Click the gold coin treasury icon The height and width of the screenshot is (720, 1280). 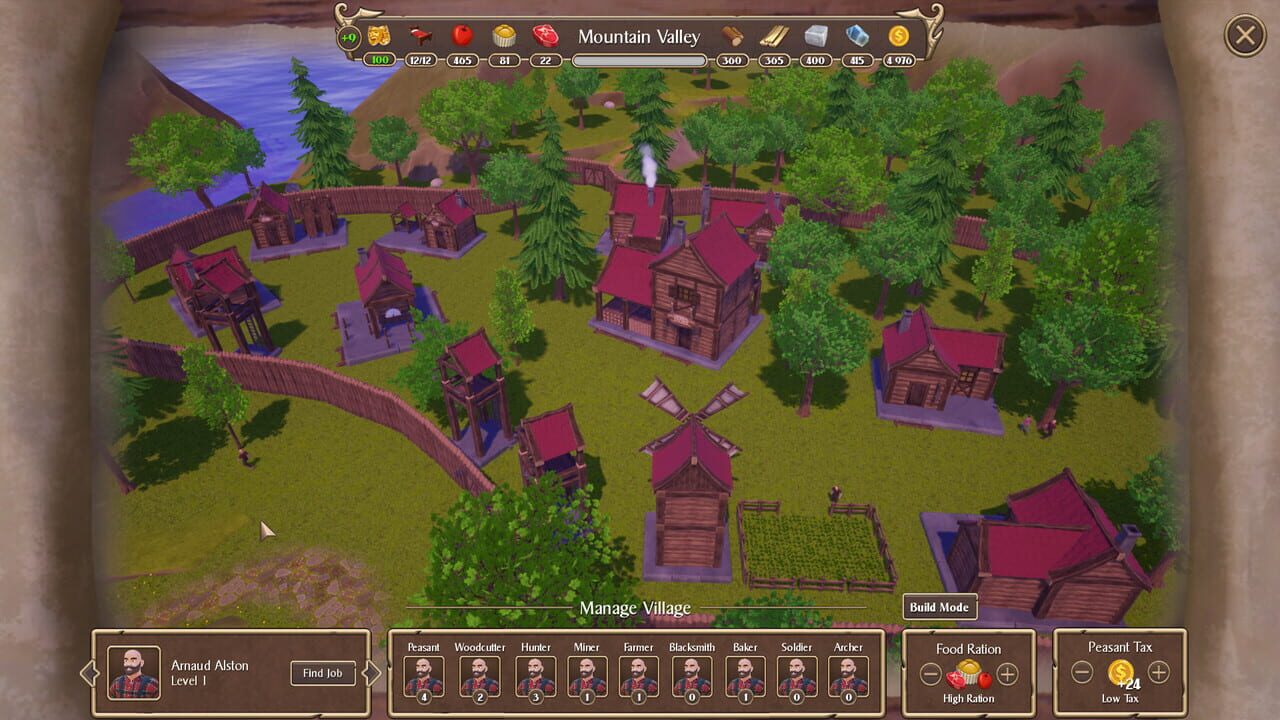[x=897, y=36]
